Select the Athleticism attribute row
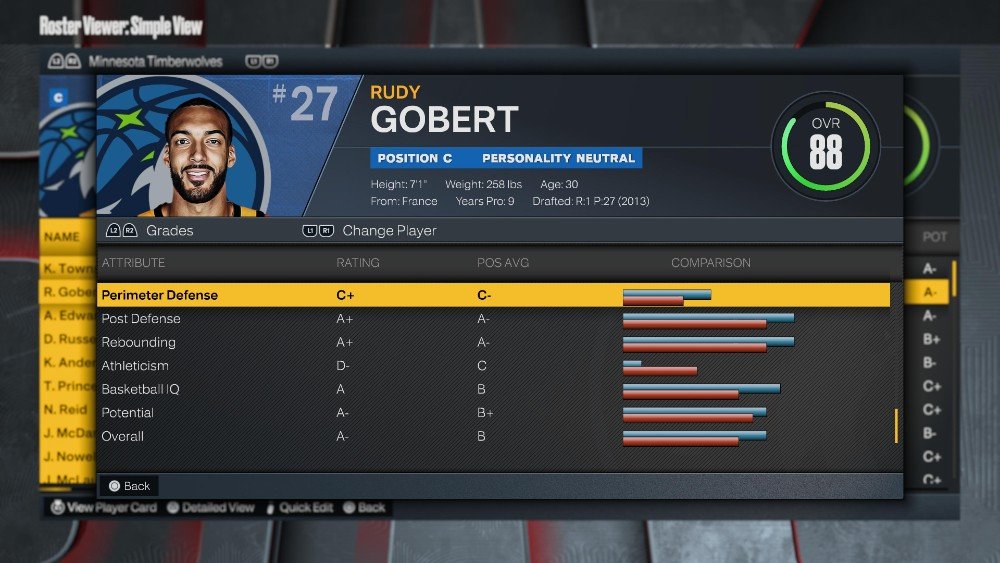This screenshot has height=563, width=1000. pos(135,366)
